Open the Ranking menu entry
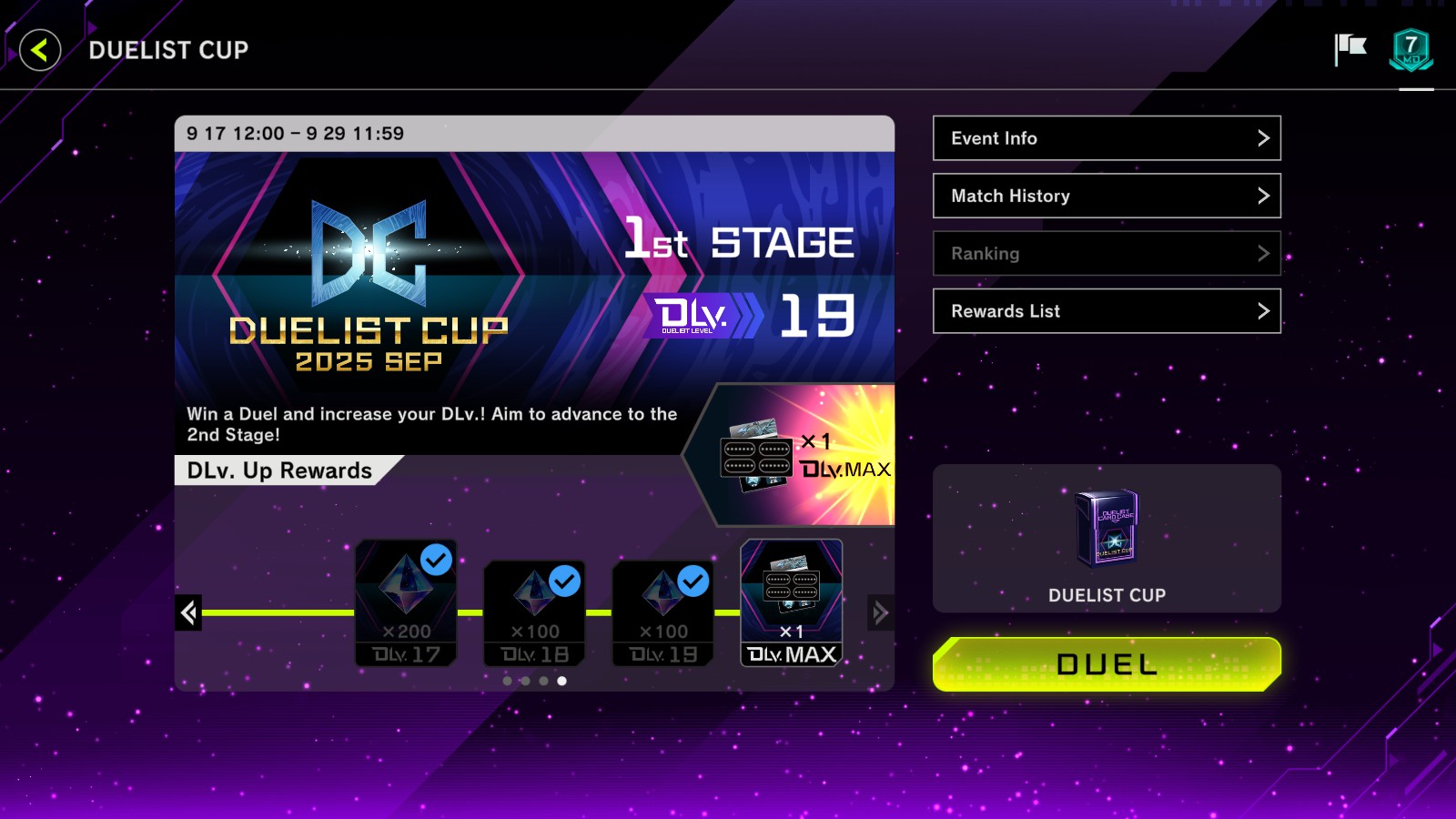 [x=1107, y=254]
